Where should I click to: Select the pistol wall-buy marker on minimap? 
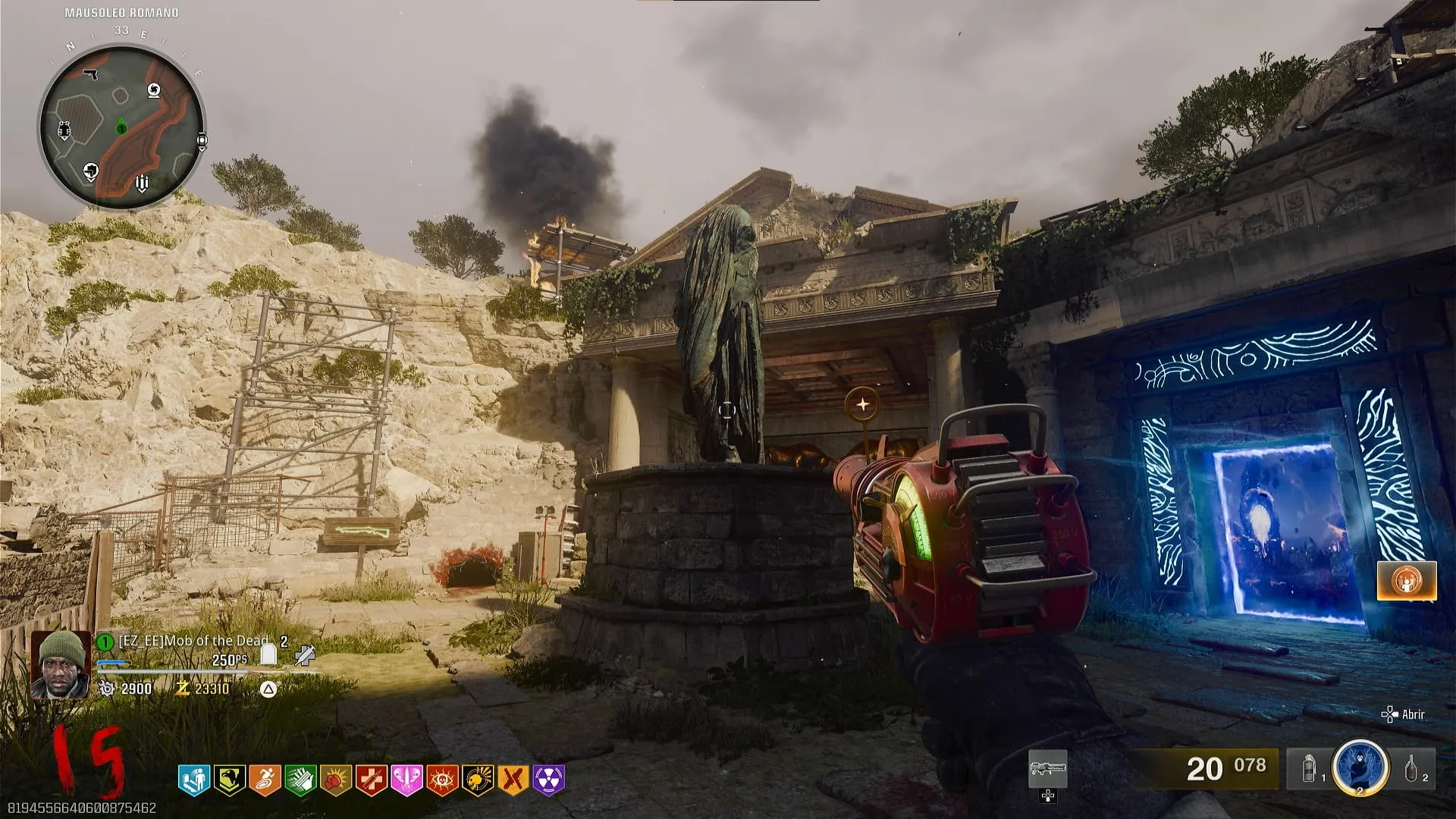[91, 74]
